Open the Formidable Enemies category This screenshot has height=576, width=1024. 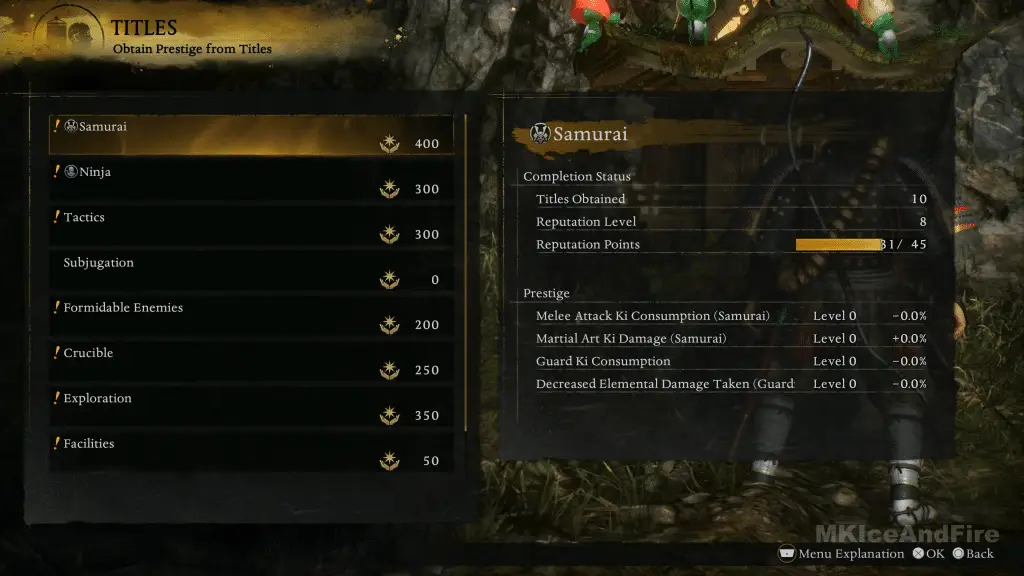coord(250,316)
